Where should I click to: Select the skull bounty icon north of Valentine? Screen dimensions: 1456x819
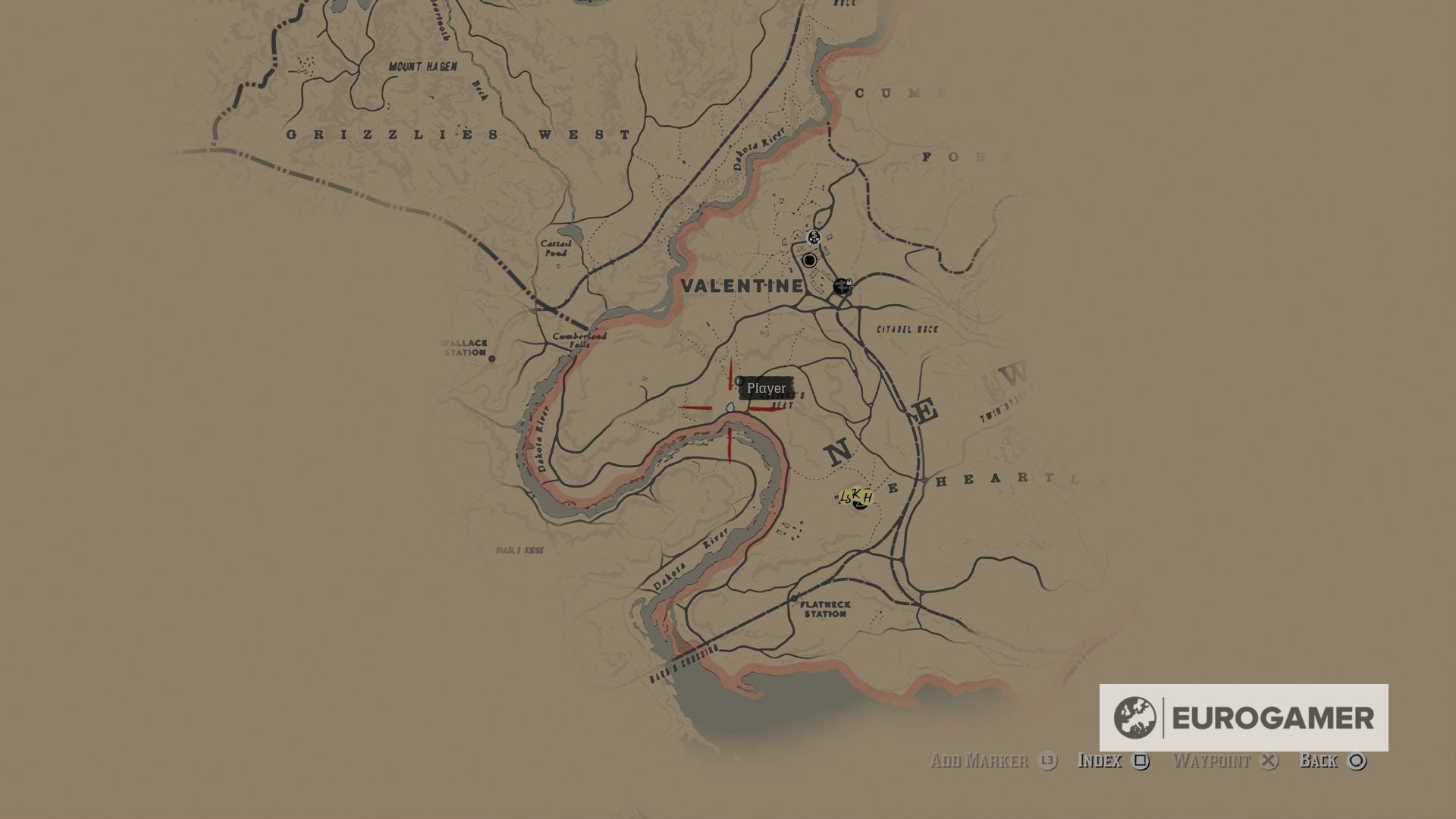tap(814, 237)
